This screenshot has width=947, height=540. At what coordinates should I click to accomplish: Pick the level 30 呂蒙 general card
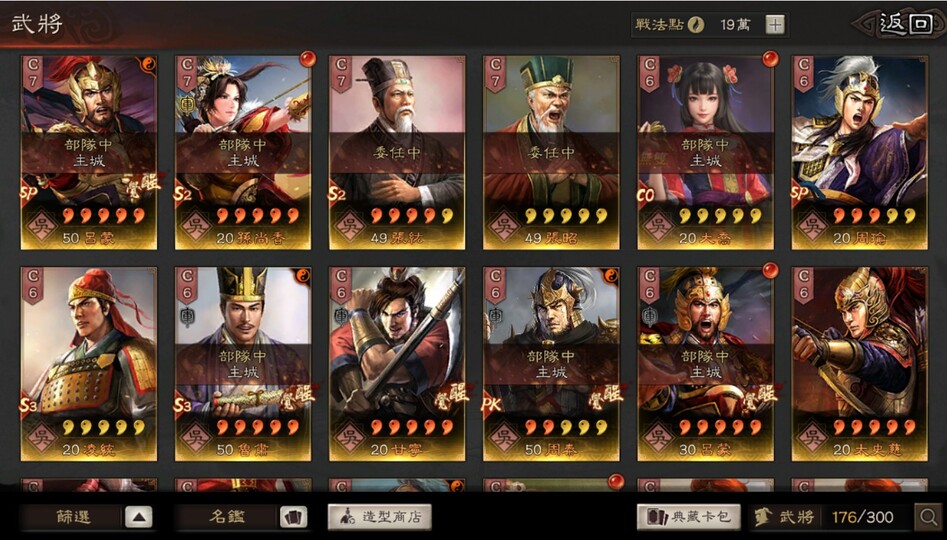pos(705,363)
